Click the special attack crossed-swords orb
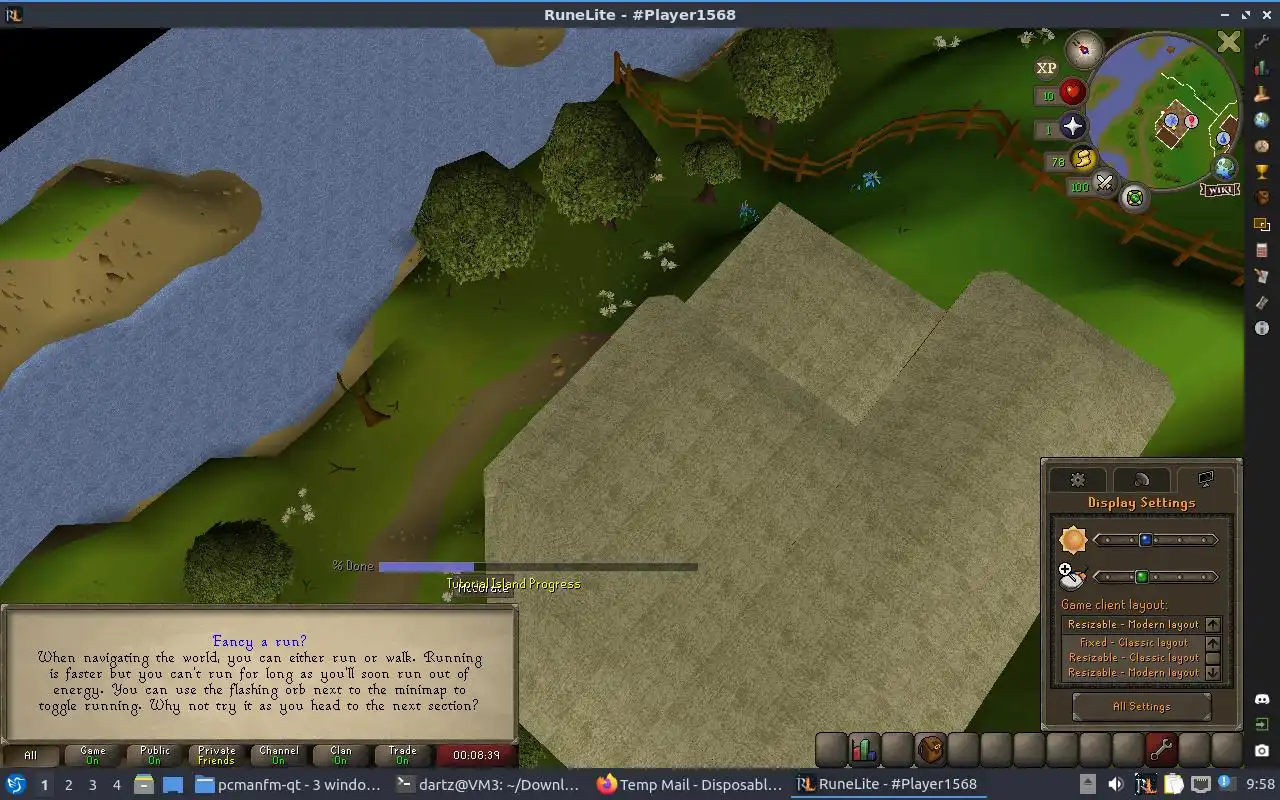The height and width of the screenshot is (800, 1280). tap(1104, 183)
